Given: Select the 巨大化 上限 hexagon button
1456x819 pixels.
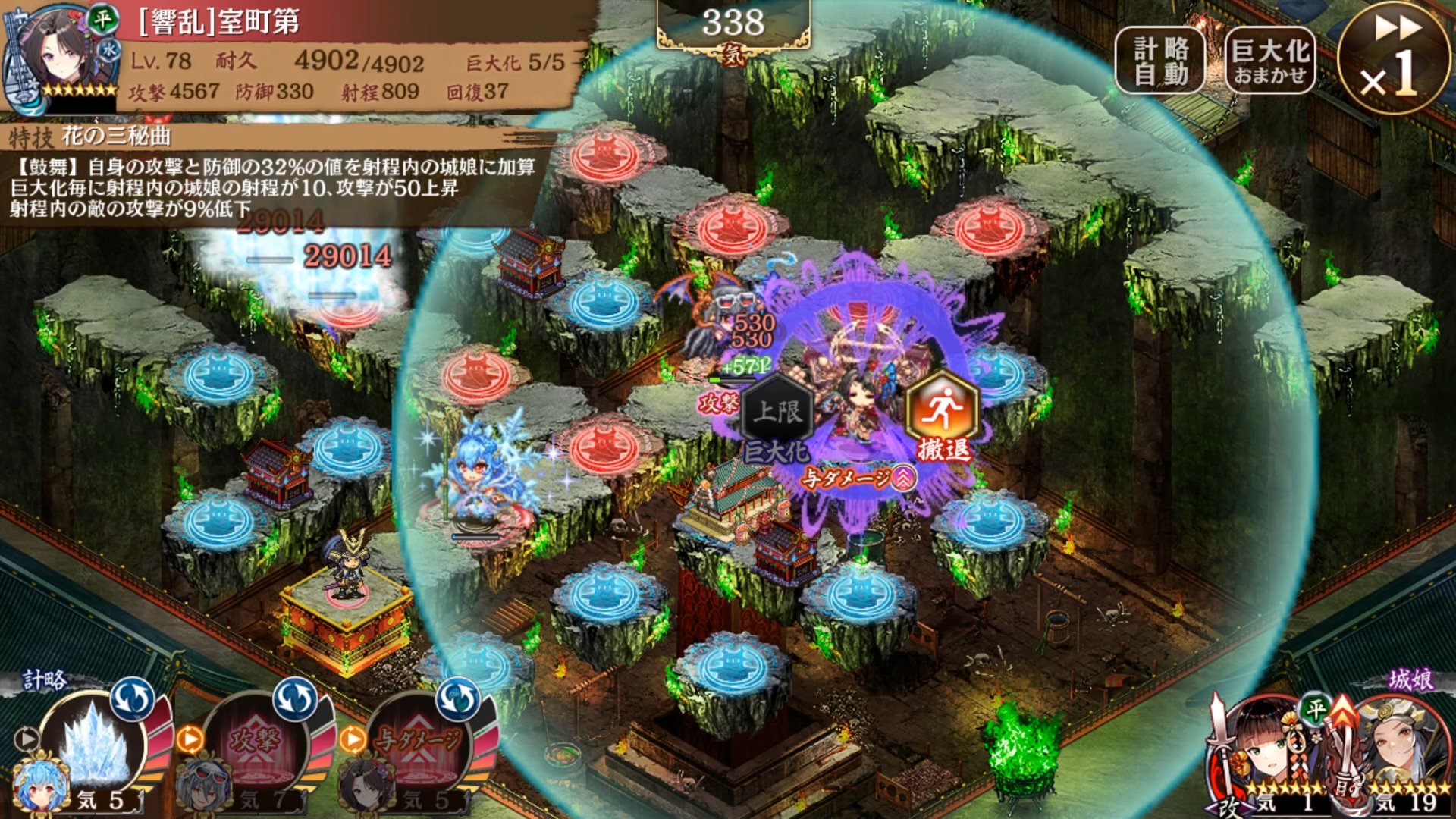Looking at the screenshot, I should (777, 417).
